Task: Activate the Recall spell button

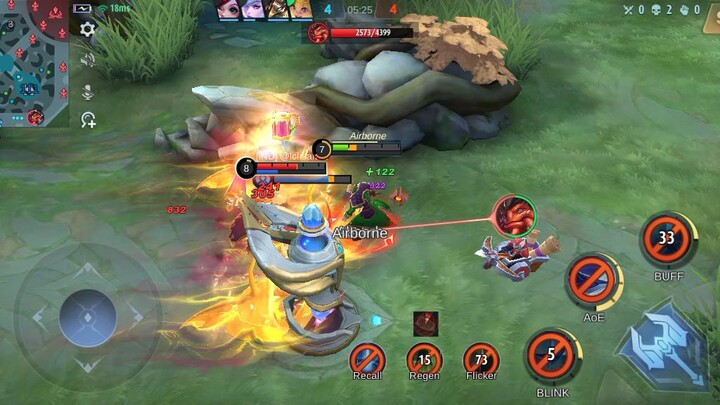Action: [x=367, y=358]
